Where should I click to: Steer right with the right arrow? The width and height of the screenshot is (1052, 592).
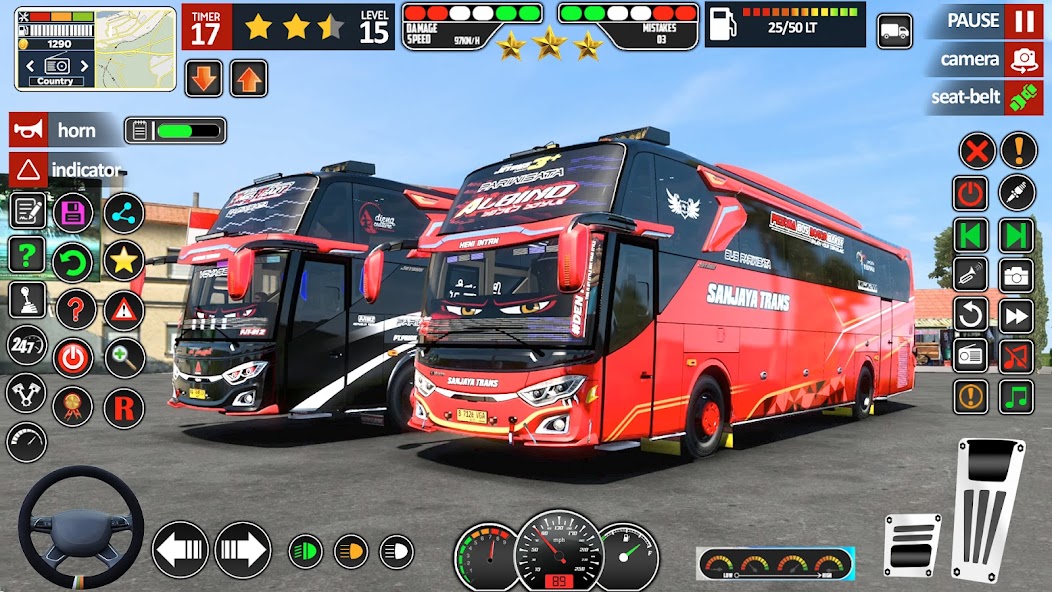tap(242, 550)
